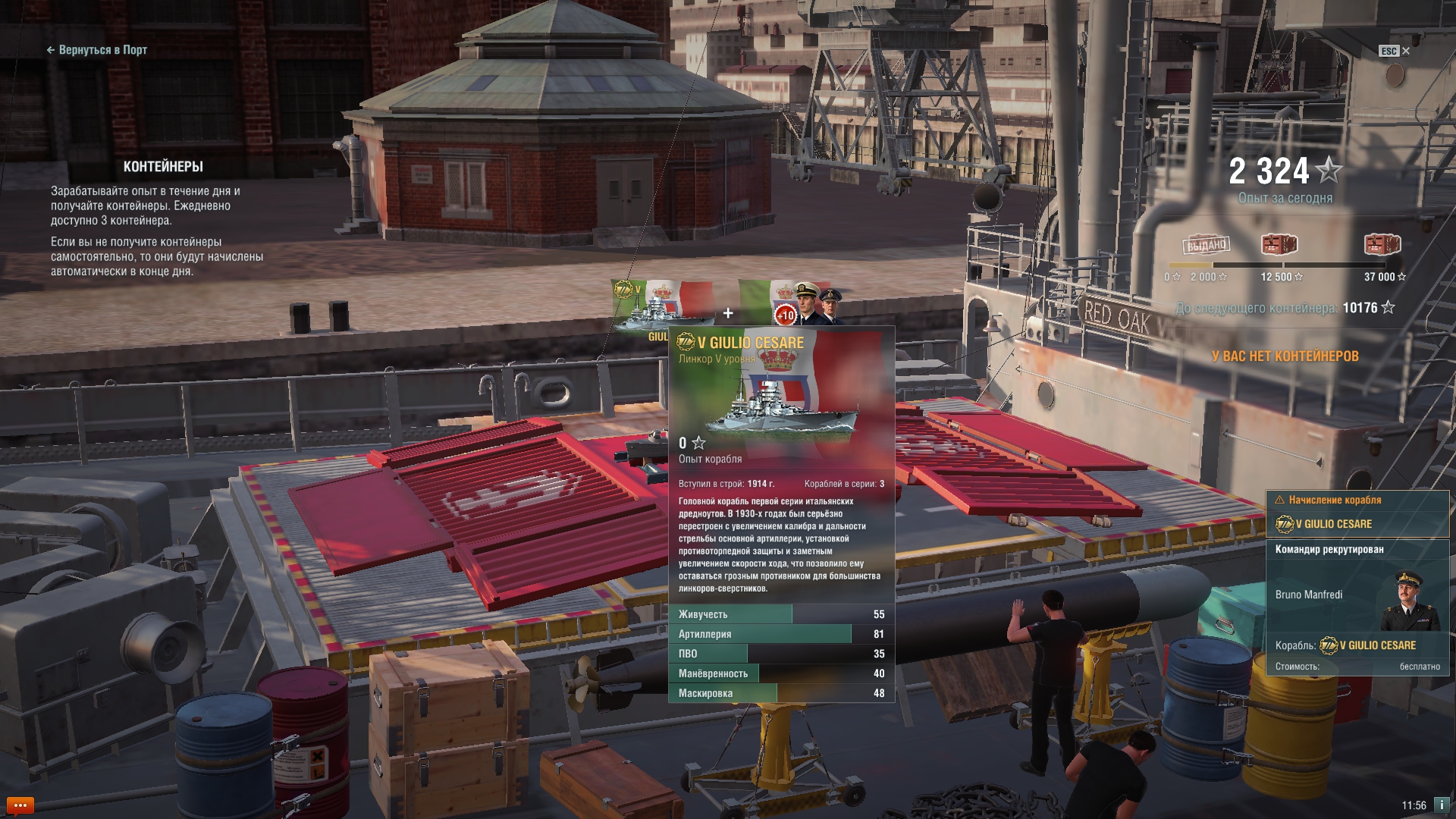Open the chat with the orange speech button
This screenshot has width=1456, height=819.
tap(20, 805)
